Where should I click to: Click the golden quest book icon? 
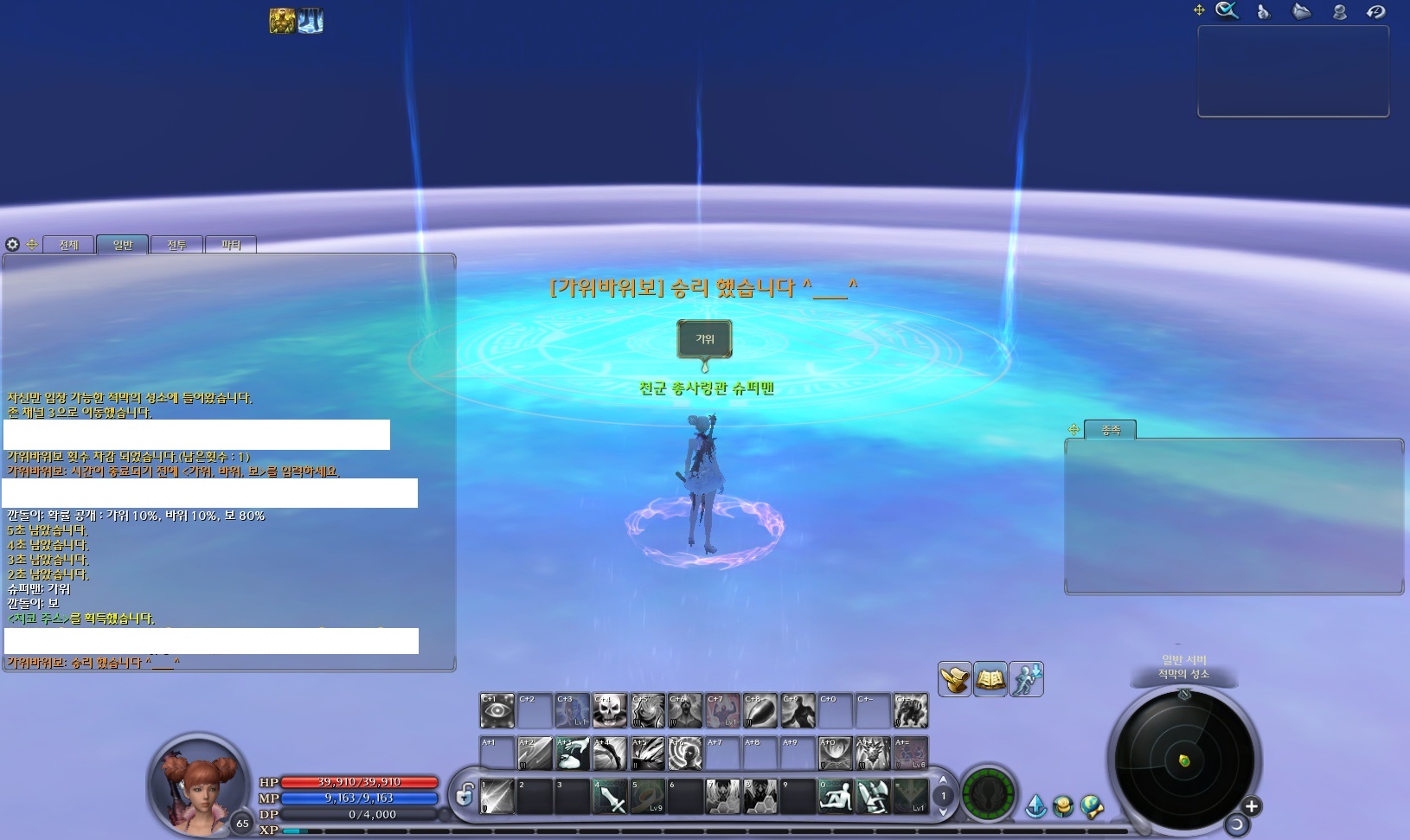click(x=990, y=679)
